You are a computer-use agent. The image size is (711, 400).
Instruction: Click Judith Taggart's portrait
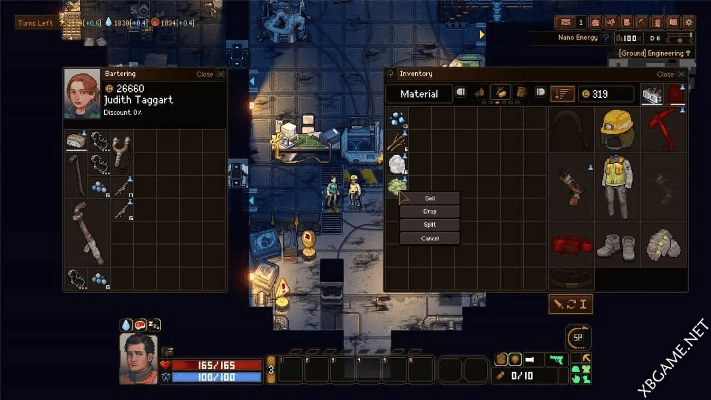click(82, 94)
